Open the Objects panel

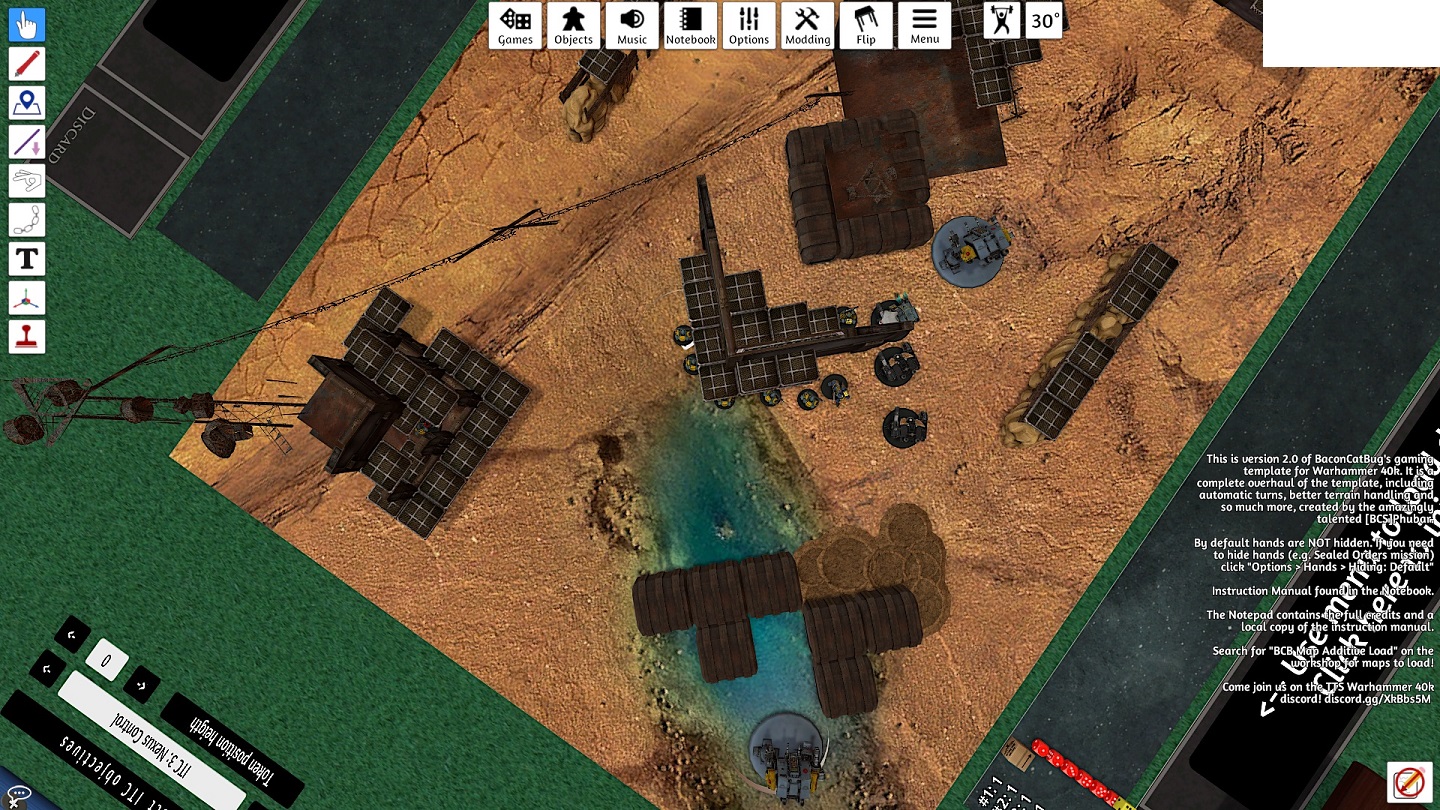point(574,25)
